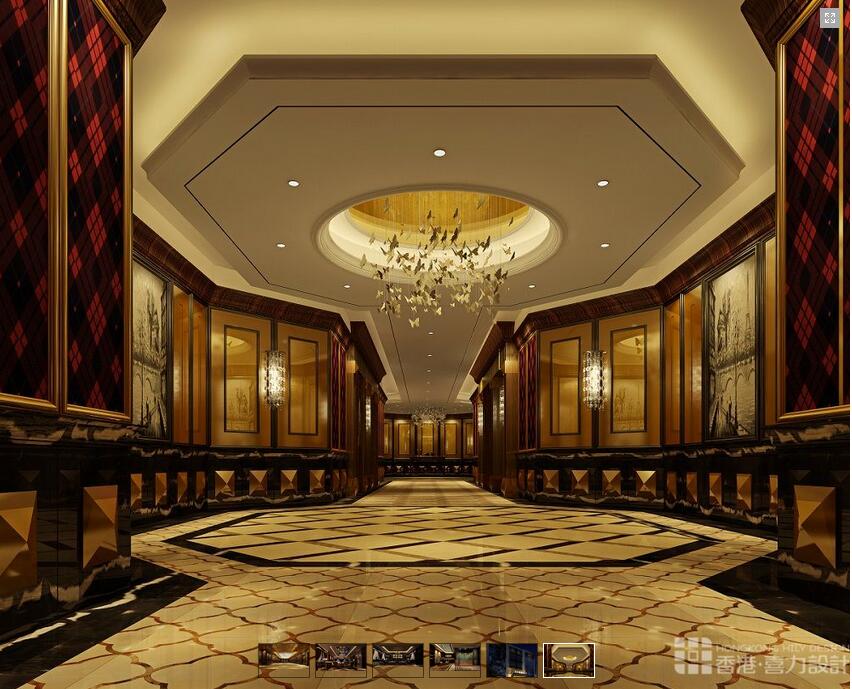This screenshot has height=689, width=852.
Task: Expand the image viewer to fullscreen
Action: (829, 18)
